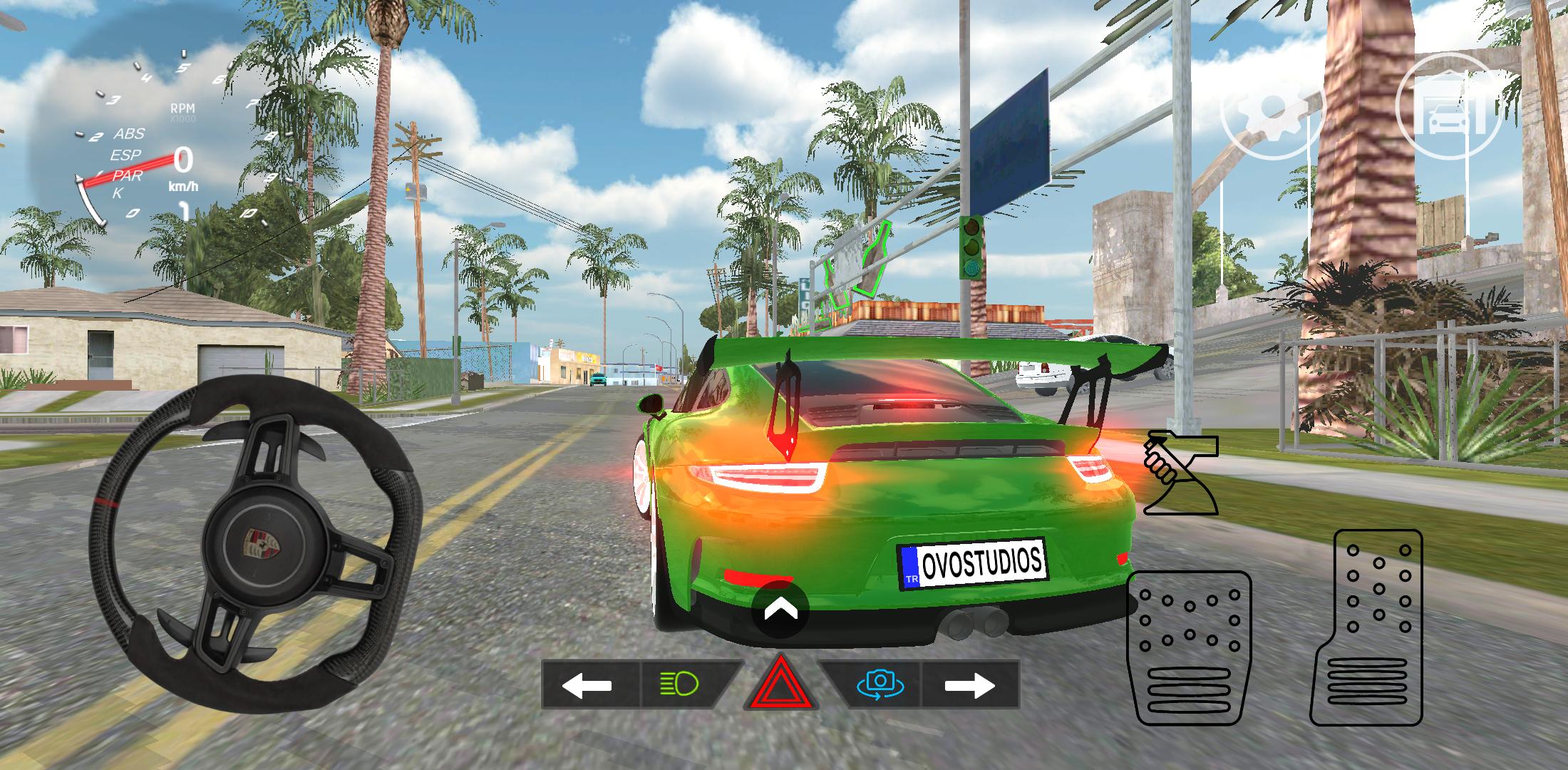Step on the brake pedal
Image resolution: width=1568 pixels, height=770 pixels.
[x=1190, y=647]
